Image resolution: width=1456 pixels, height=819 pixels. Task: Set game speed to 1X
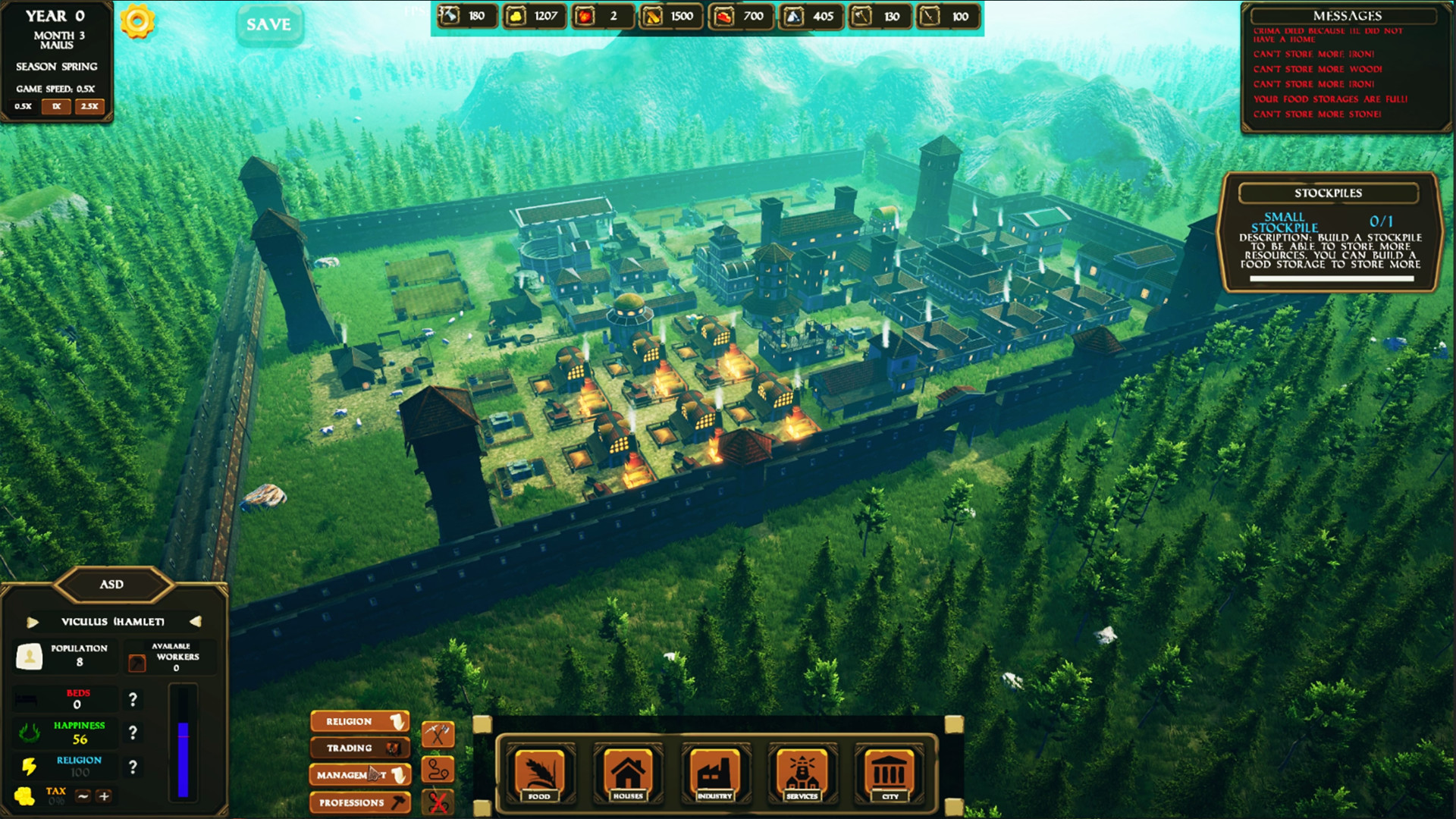click(x=55, y=107)
